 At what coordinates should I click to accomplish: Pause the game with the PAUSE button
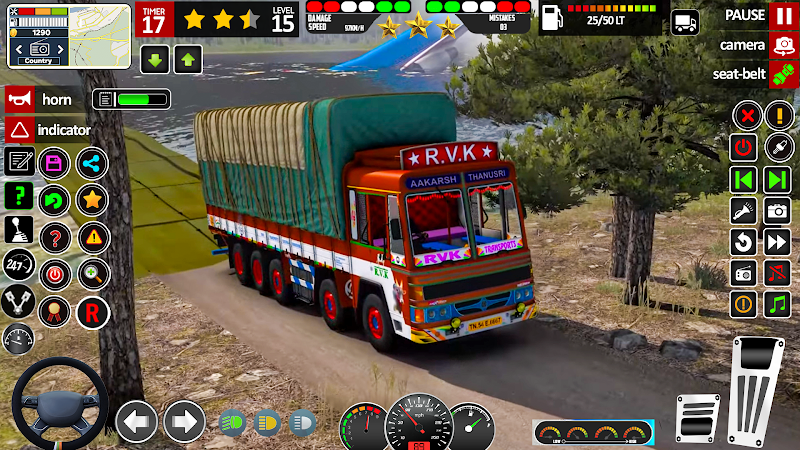pos(783,16)
